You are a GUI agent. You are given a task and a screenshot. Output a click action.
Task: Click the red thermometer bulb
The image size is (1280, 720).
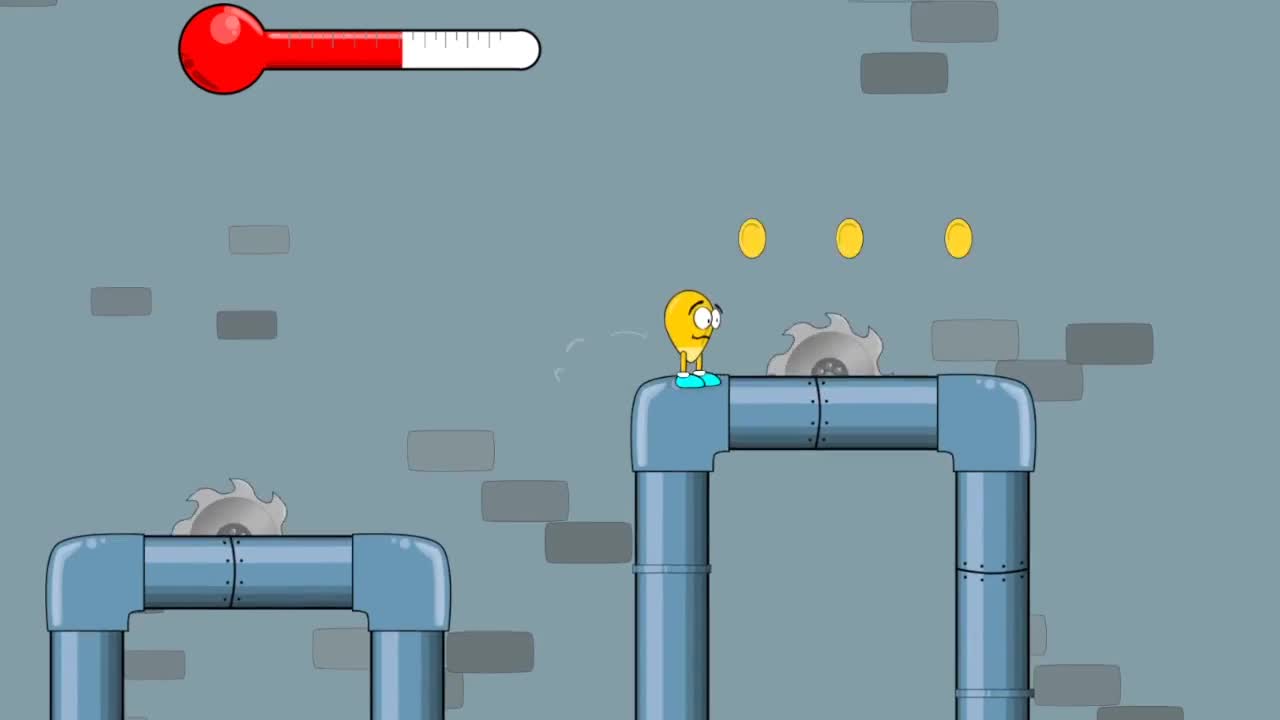click(x=220, y=50)
